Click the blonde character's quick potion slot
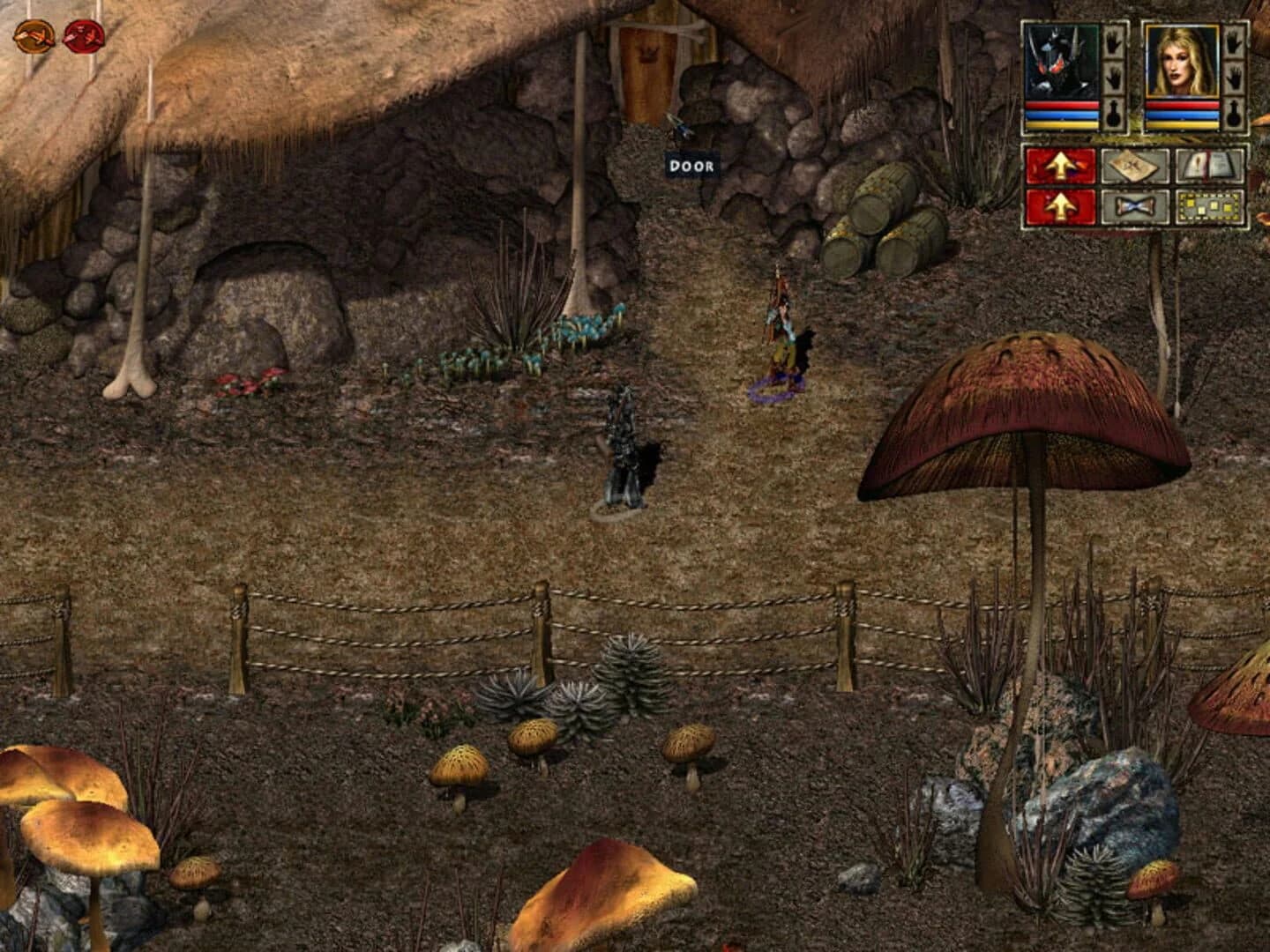The width and height of the screenshot is (1270, 952). (1236, 113)
